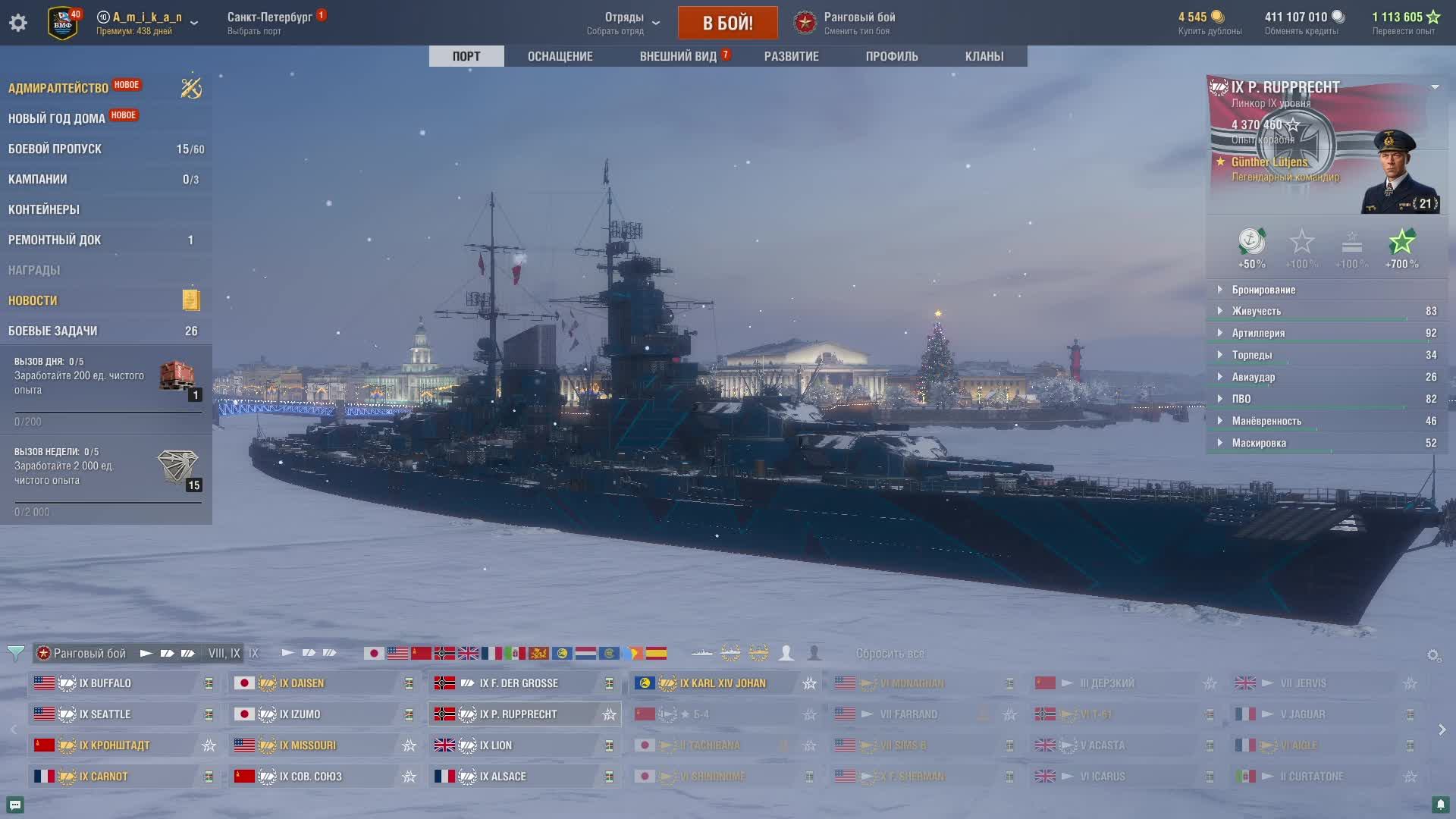Image resolution: width=1456 pixels, height=819 pixels.
Task: Open the ПРОФИЛЬ tab
Action: coord(892,56)
